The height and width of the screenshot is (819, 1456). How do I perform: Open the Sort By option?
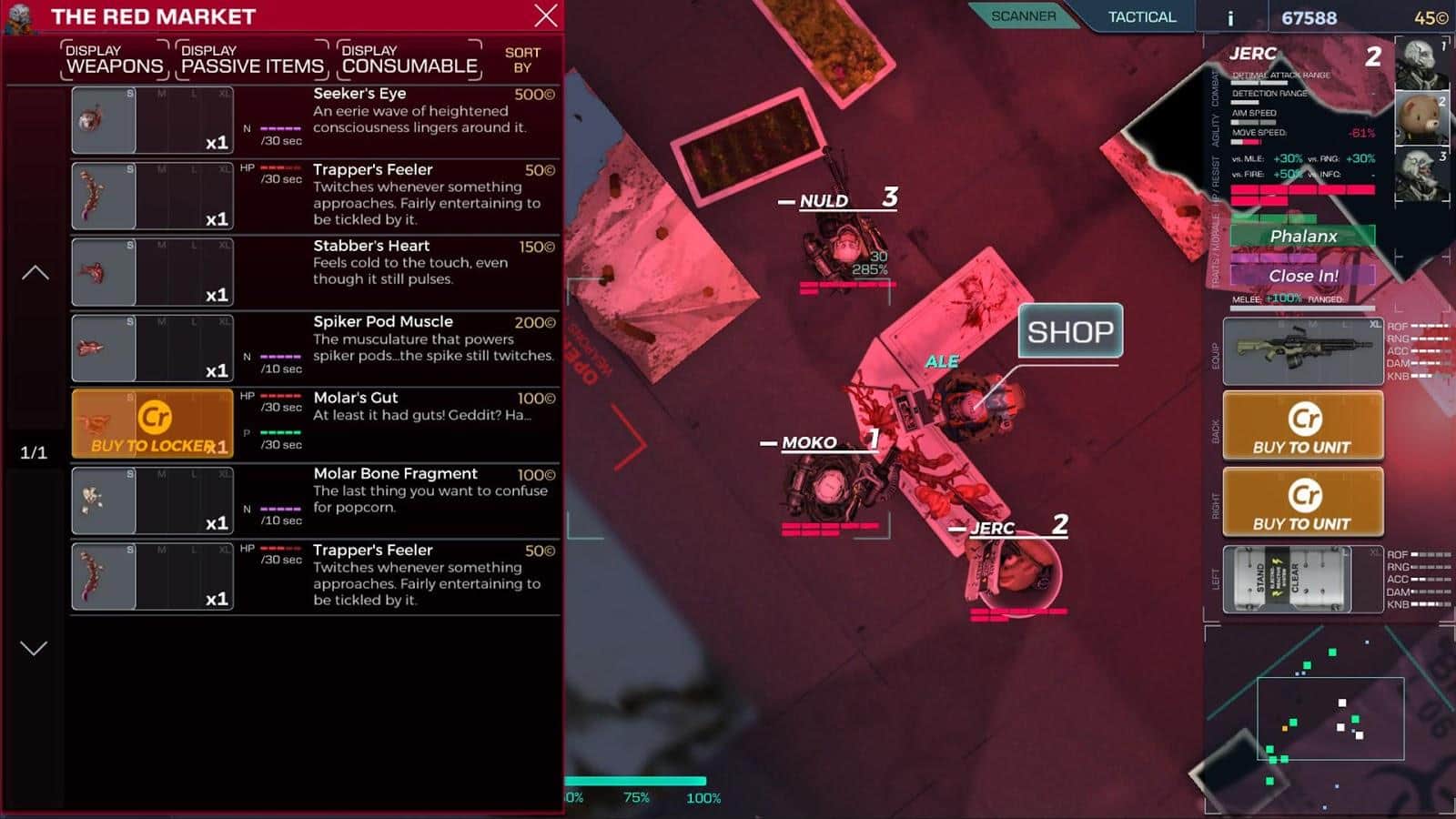522,60
